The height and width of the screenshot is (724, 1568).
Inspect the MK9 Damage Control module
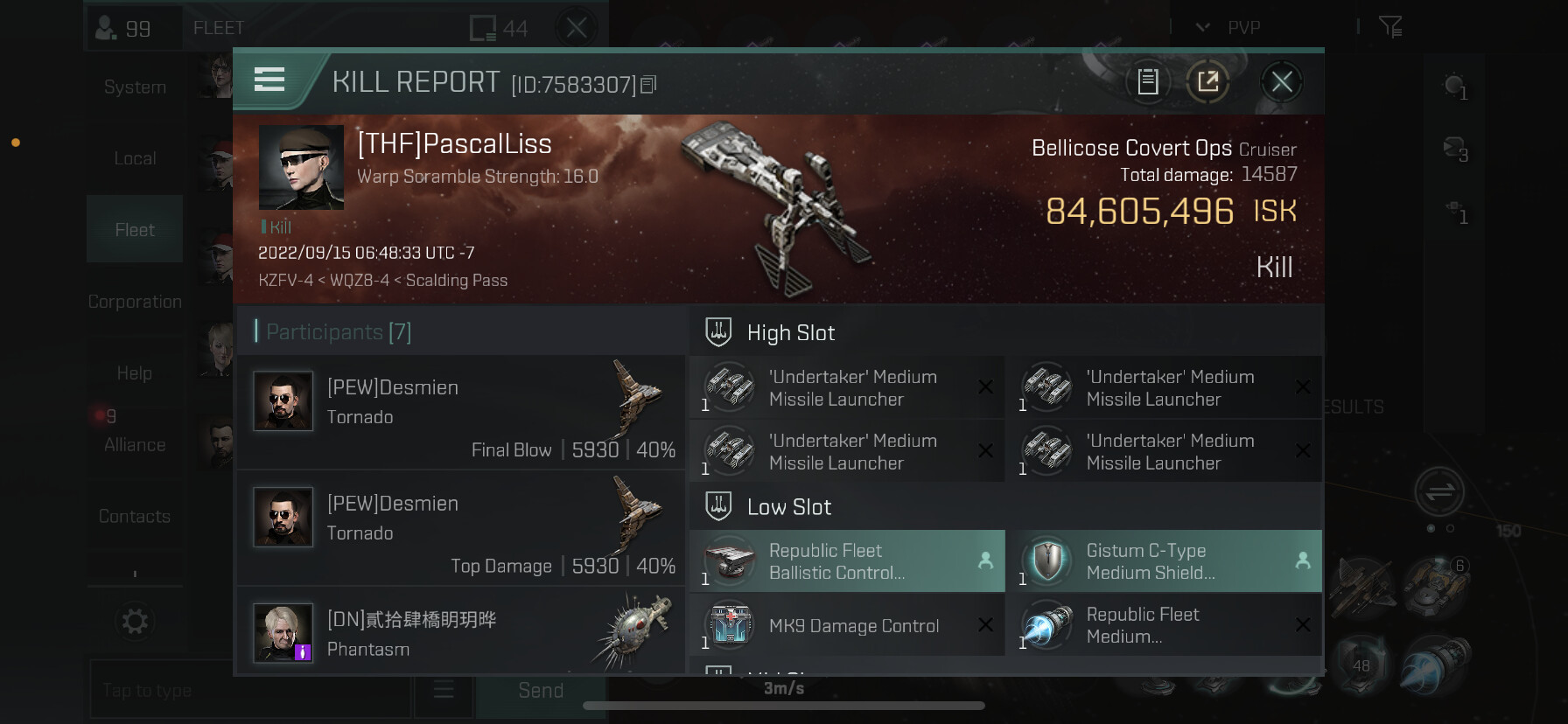tap(847, 625)
